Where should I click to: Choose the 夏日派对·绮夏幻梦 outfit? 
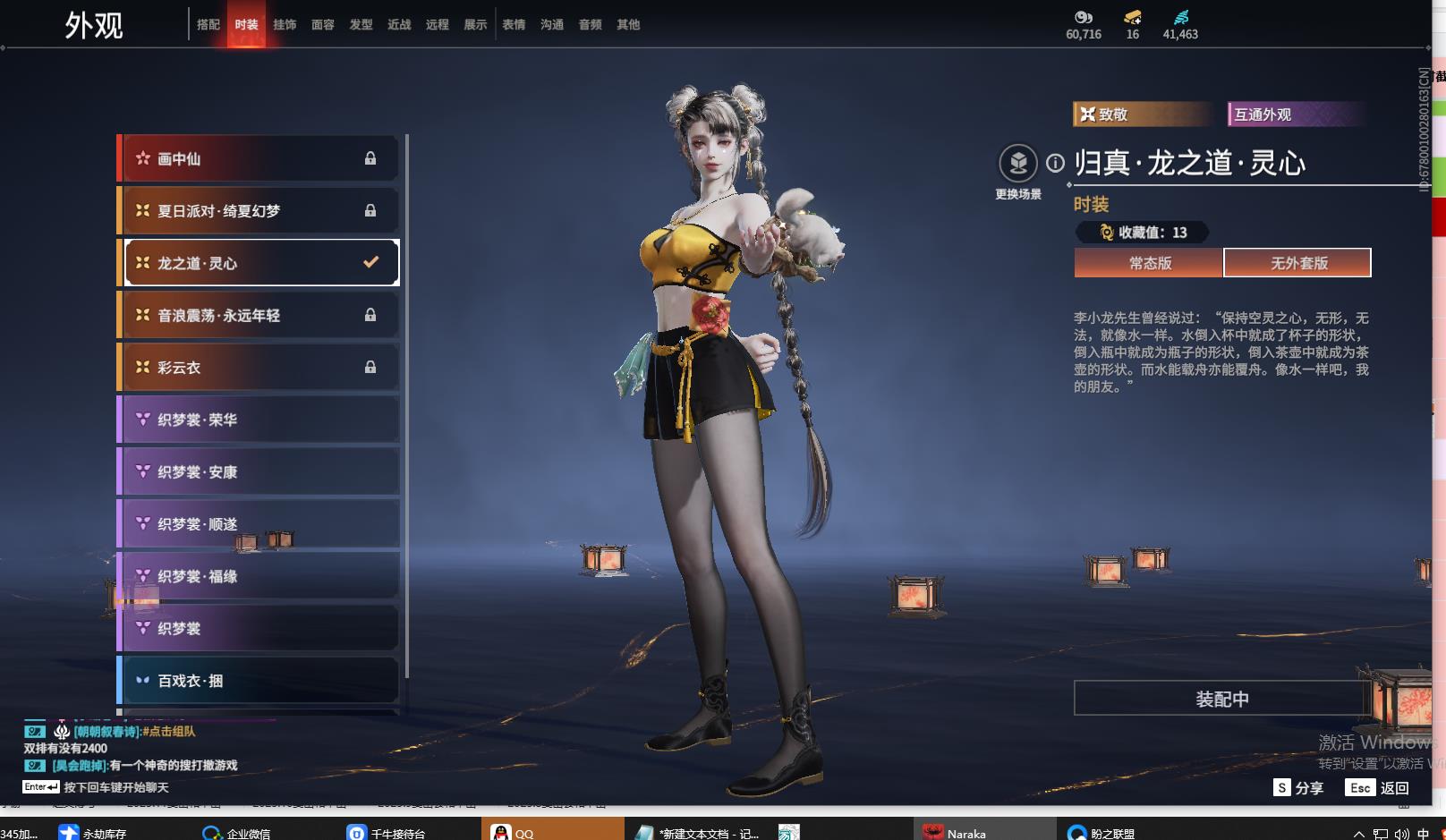259,211
